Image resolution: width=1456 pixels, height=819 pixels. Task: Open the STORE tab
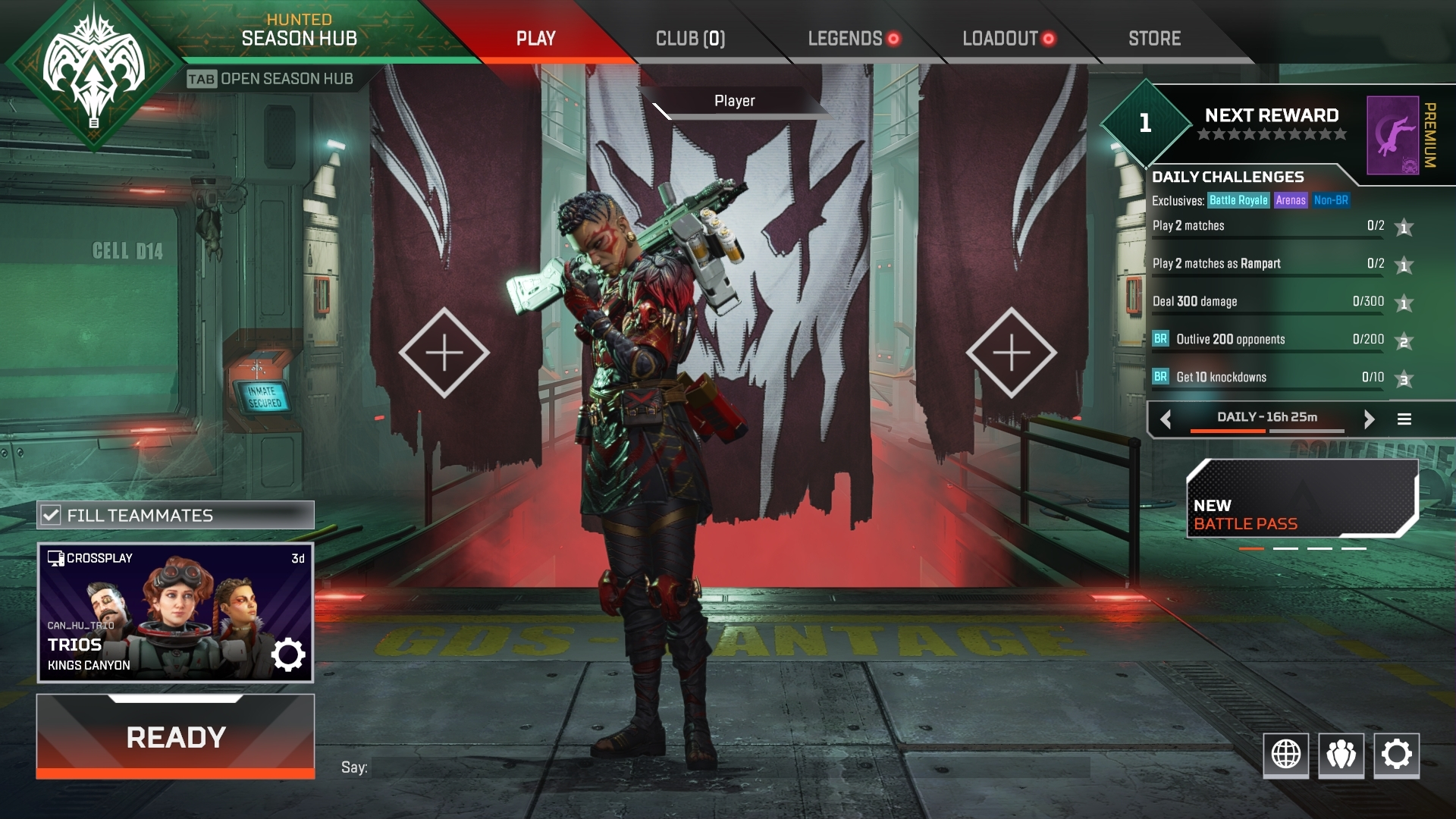1153,39
